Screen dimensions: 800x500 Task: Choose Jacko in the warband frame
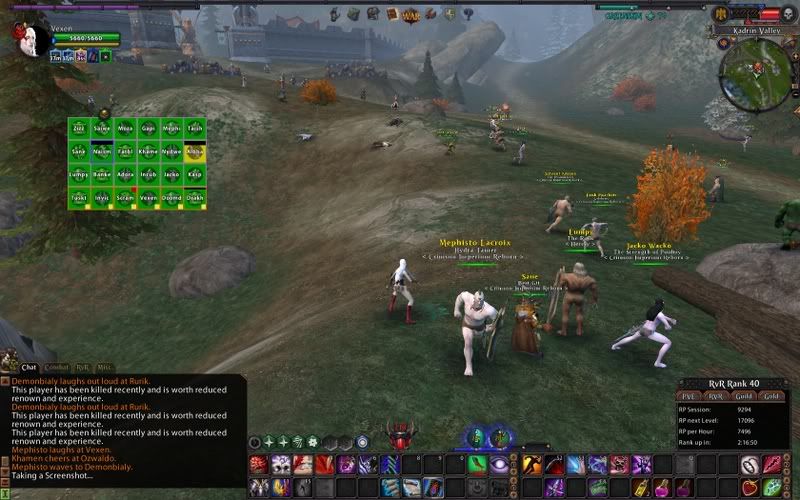coord(171,174)
